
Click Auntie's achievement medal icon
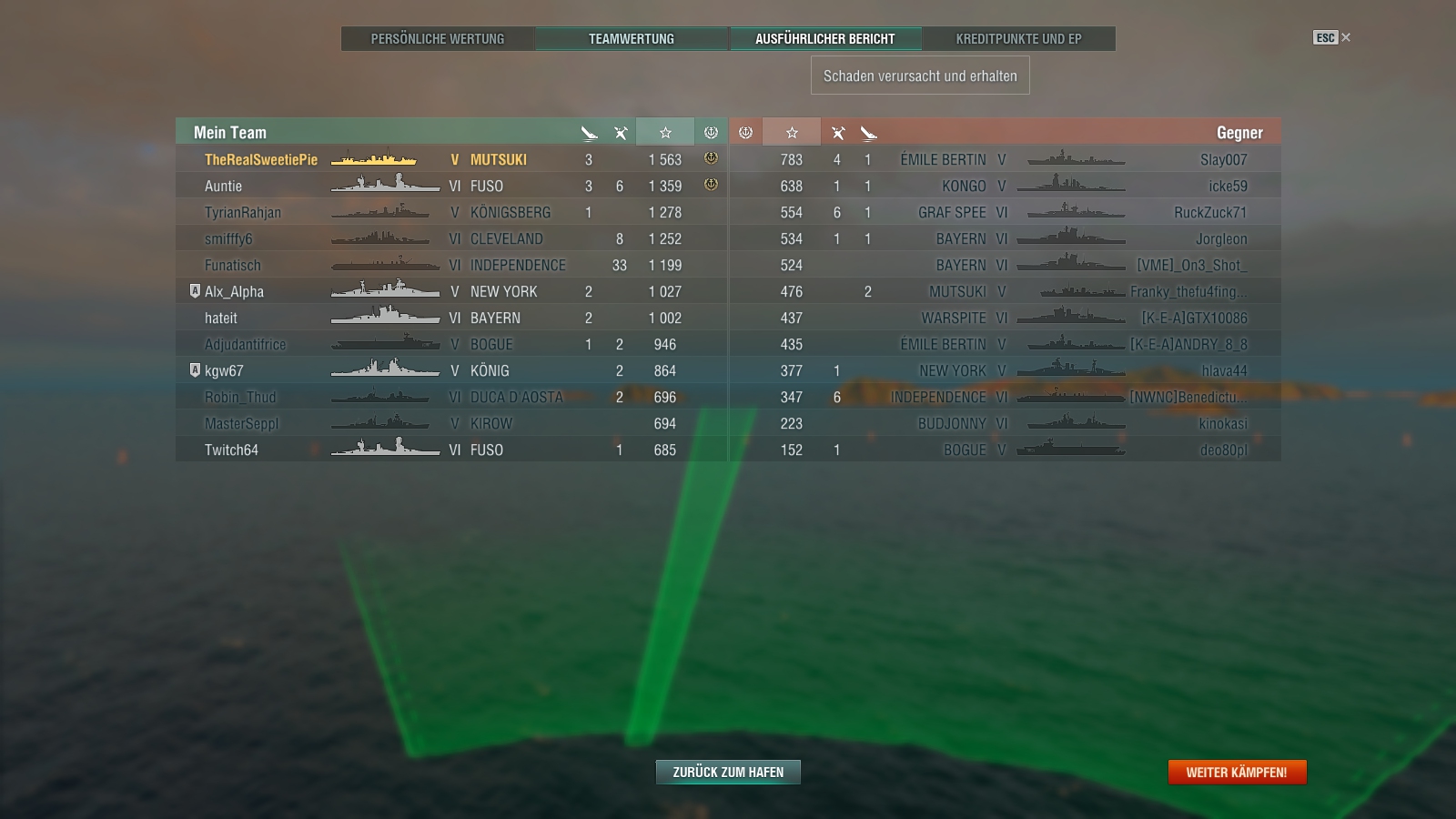(710, 185)
